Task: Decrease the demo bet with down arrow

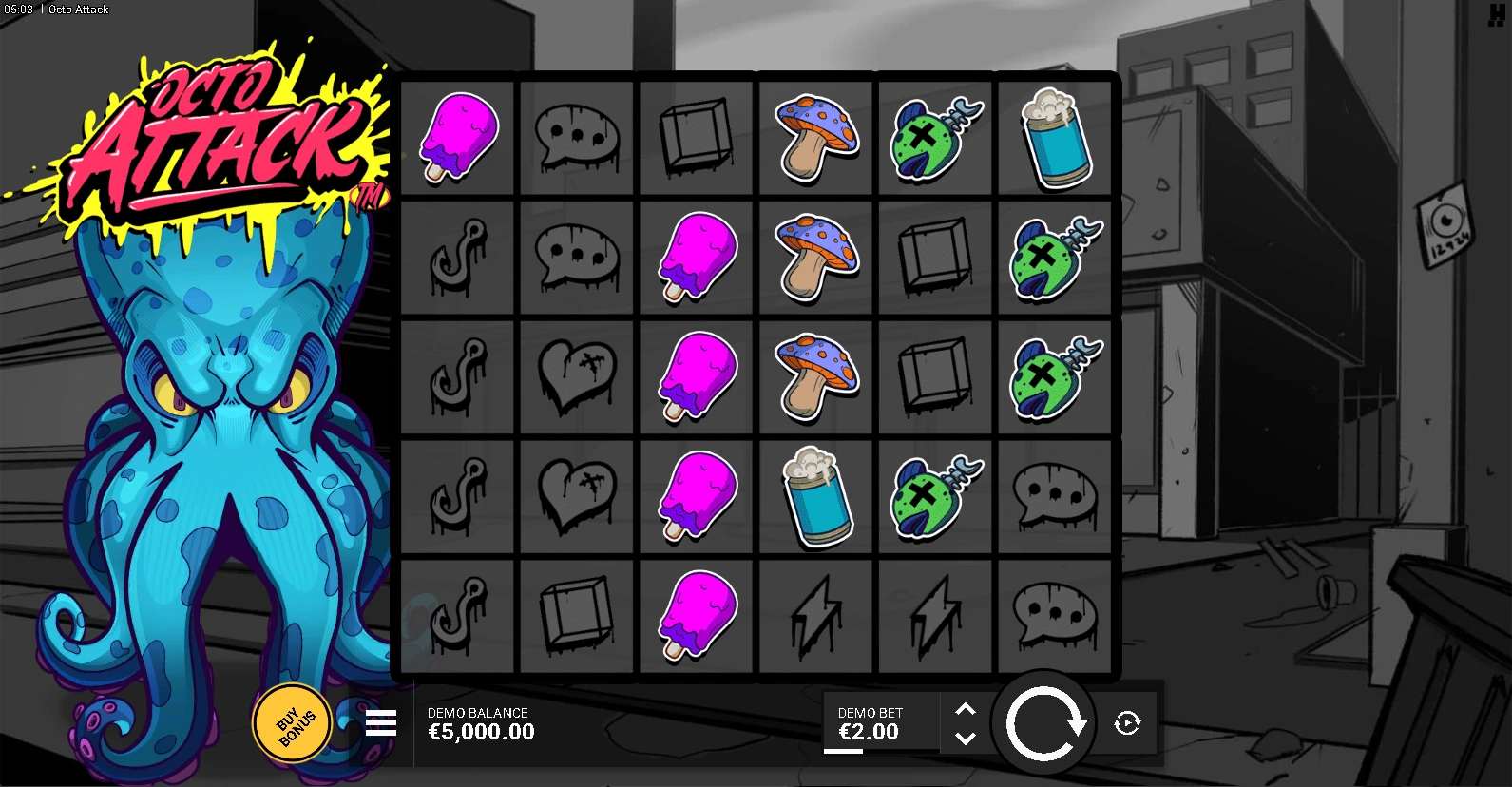Action: [x=966, y=739]
